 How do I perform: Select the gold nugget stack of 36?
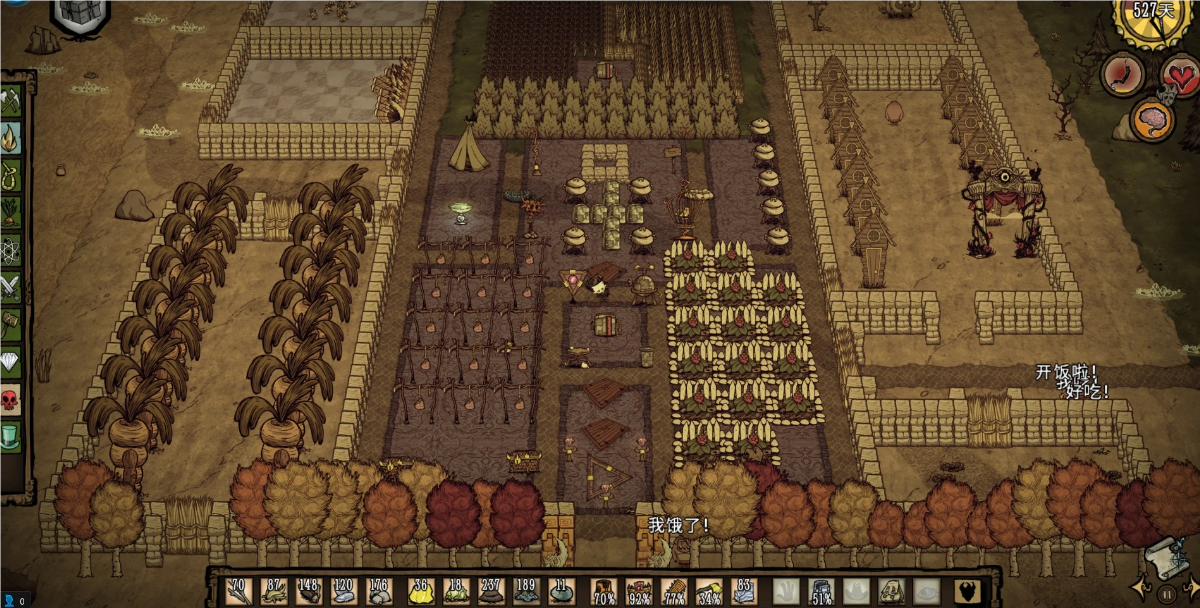pos(420,590)
